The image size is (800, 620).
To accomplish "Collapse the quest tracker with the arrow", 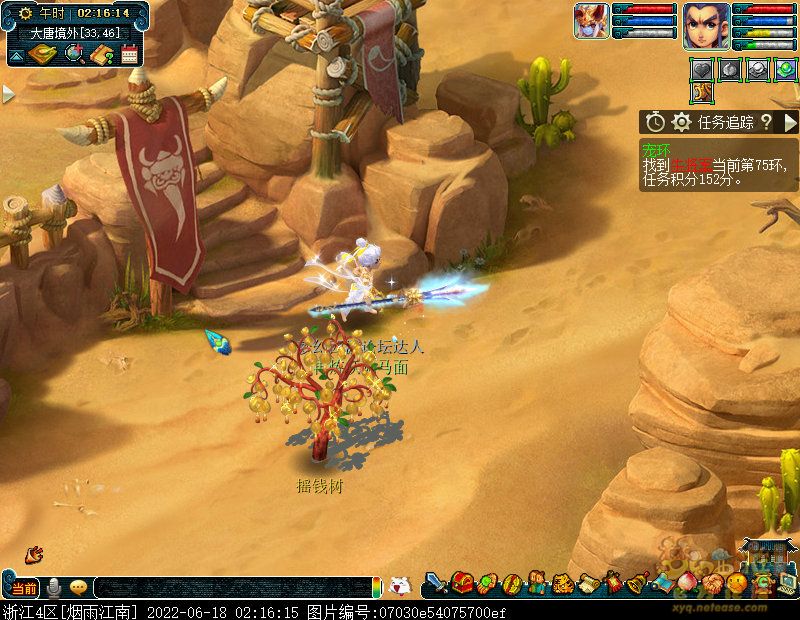I will click(790, 122).
